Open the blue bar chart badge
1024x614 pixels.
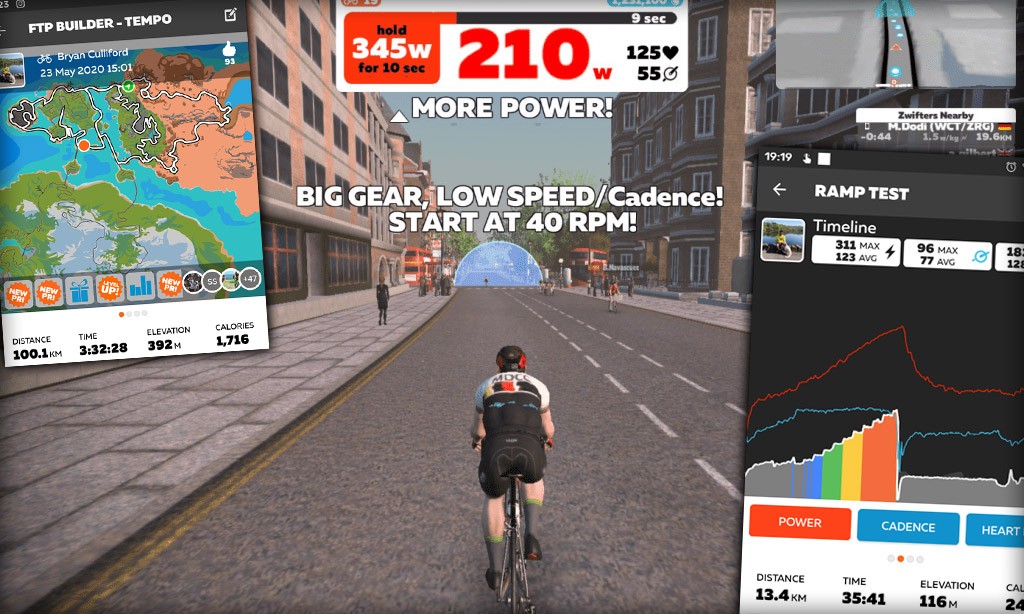140,287
